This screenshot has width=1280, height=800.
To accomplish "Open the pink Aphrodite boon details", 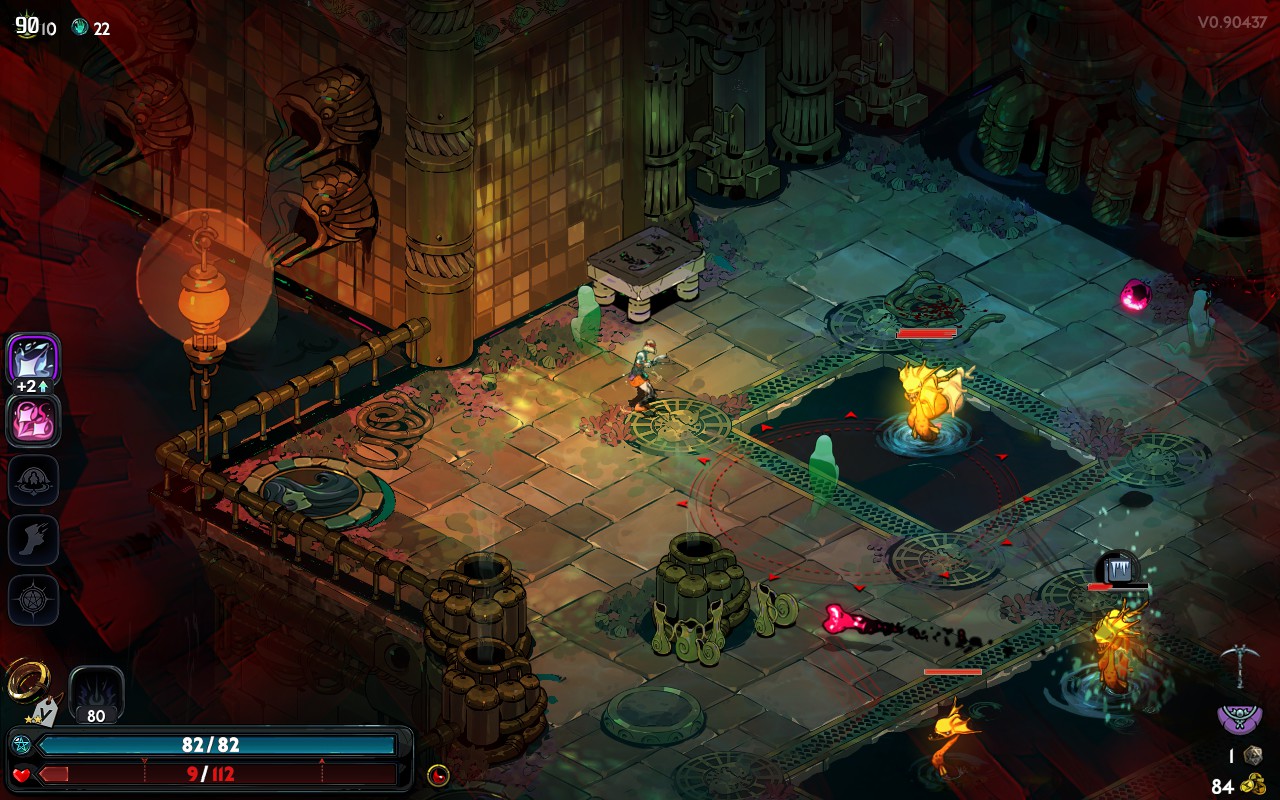I will click(x=32, y=420).
